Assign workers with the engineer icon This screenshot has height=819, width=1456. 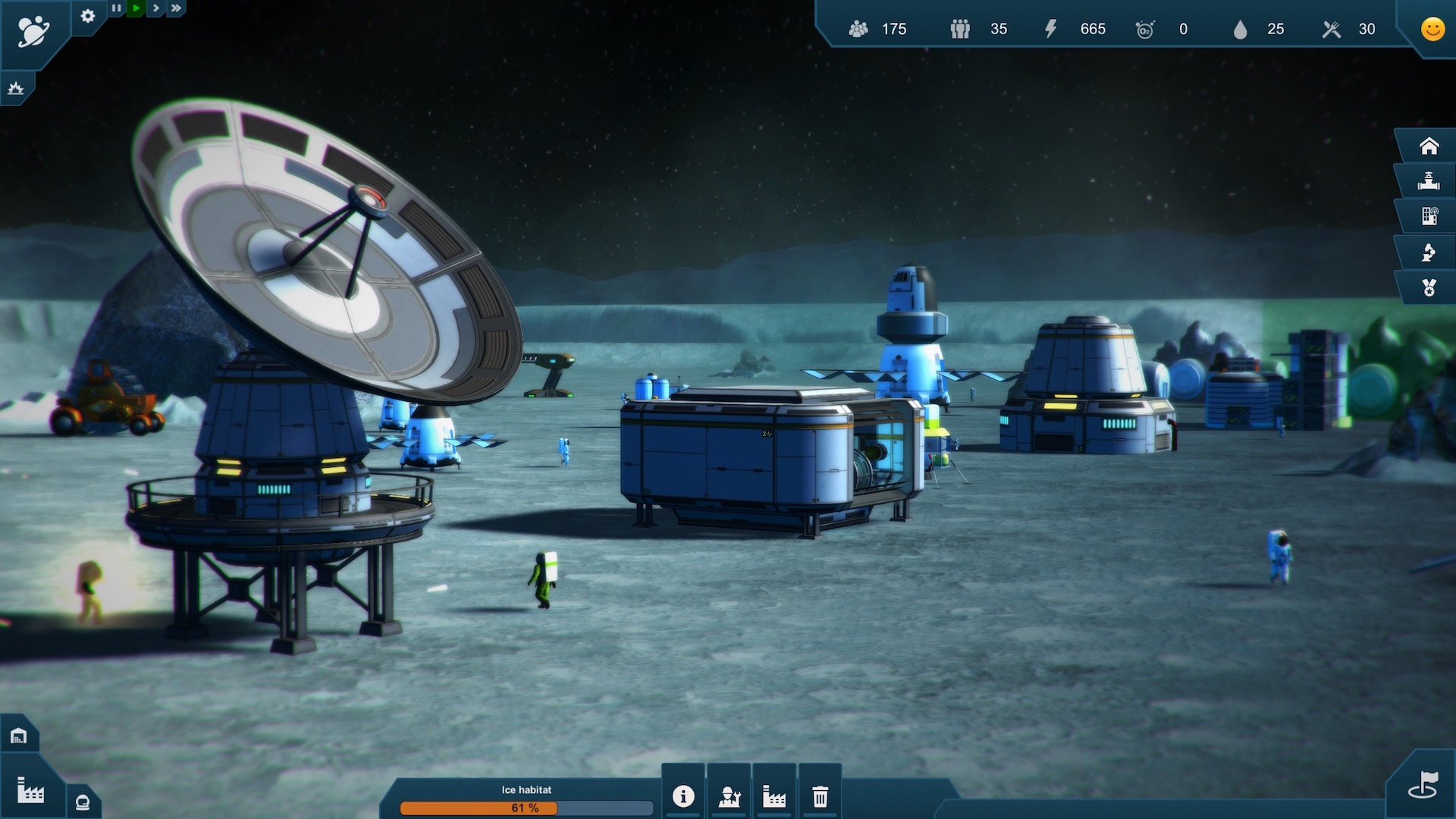[x=729, y=797]
